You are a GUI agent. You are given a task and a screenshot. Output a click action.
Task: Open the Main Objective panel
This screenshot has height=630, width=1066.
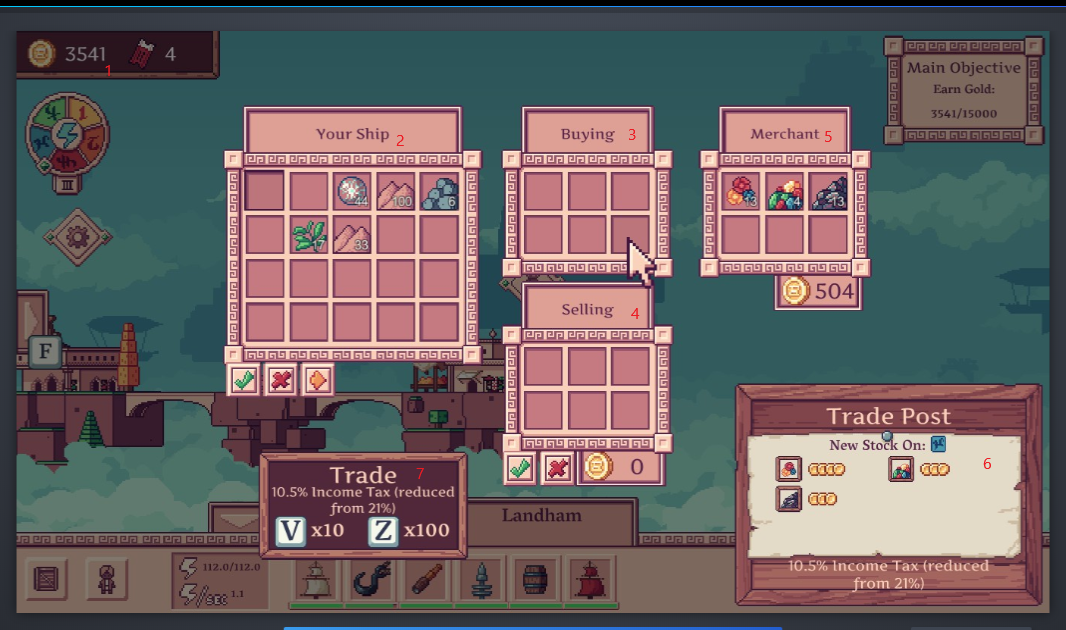pos(964,90)
